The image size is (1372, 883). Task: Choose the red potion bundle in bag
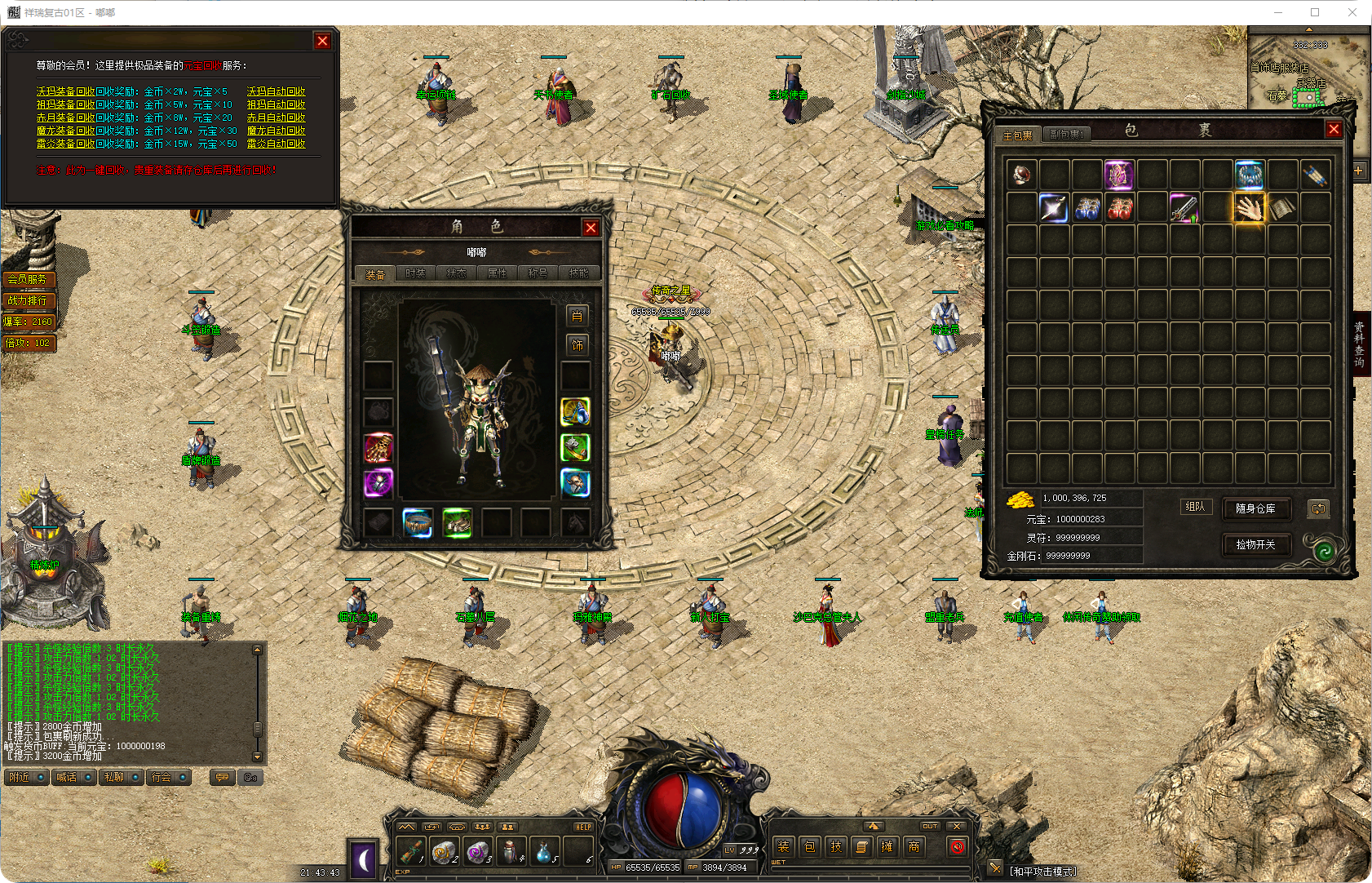(1119, 208)
